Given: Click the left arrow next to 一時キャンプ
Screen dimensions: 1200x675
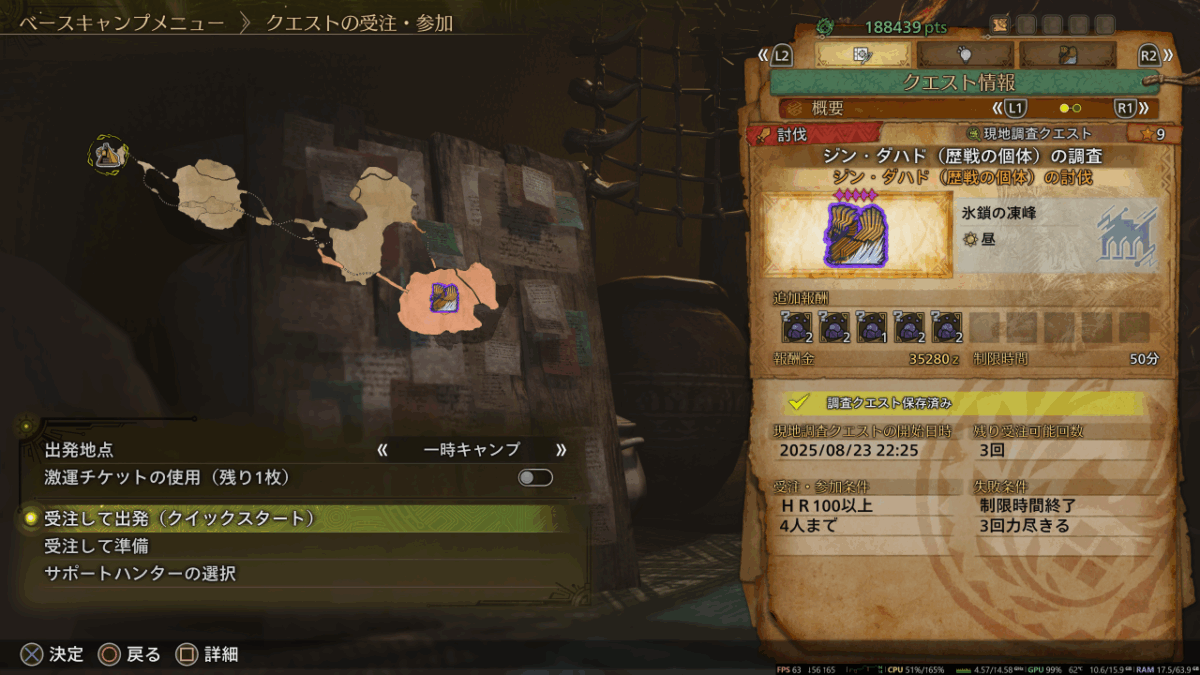Looking at the screenshot, I should [382, 450].
